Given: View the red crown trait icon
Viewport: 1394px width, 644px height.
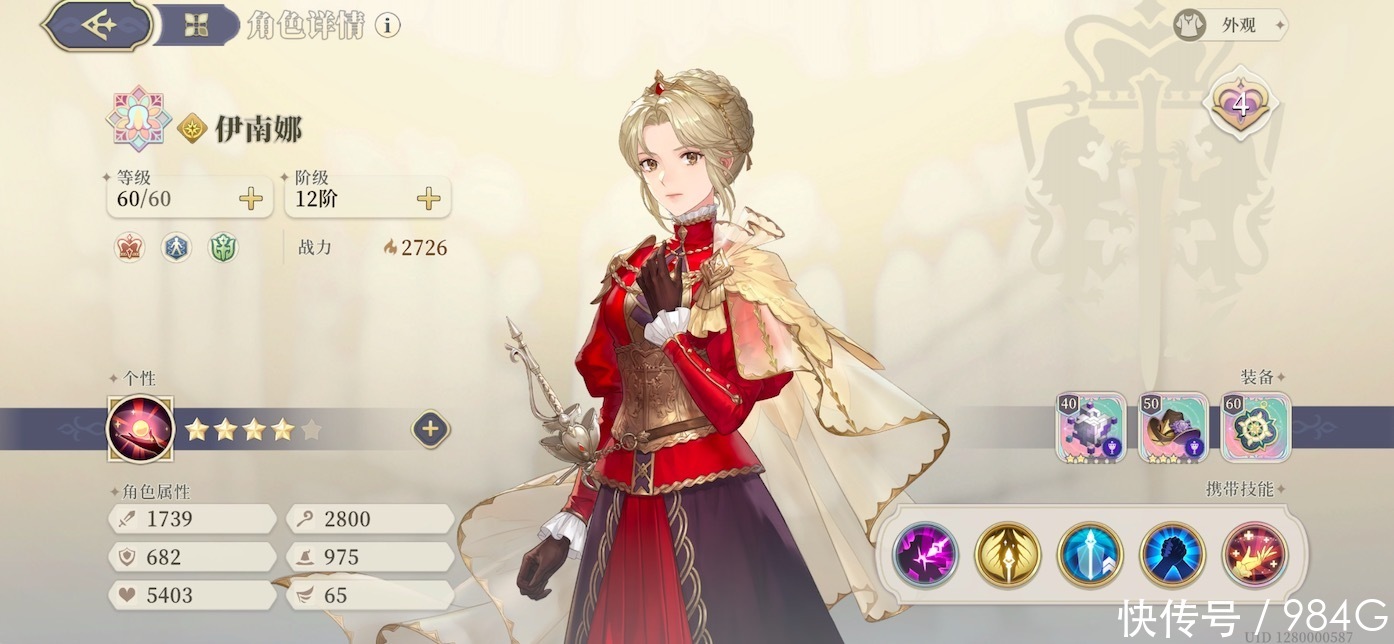Looking at the screenshot, I should 129,247.
